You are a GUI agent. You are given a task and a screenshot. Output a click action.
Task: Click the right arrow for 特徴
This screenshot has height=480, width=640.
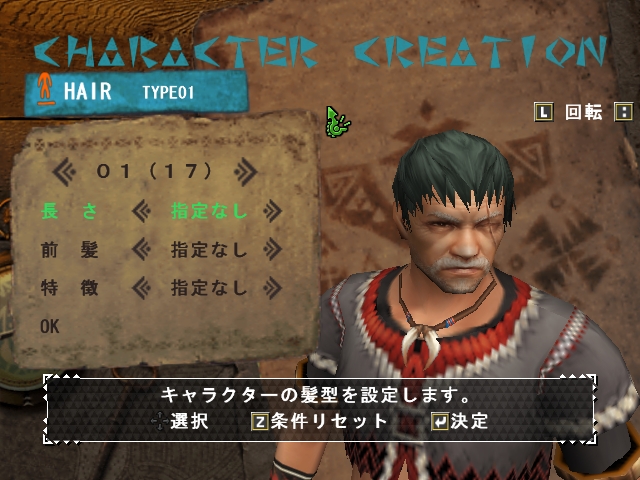click(x=272, y=288)
